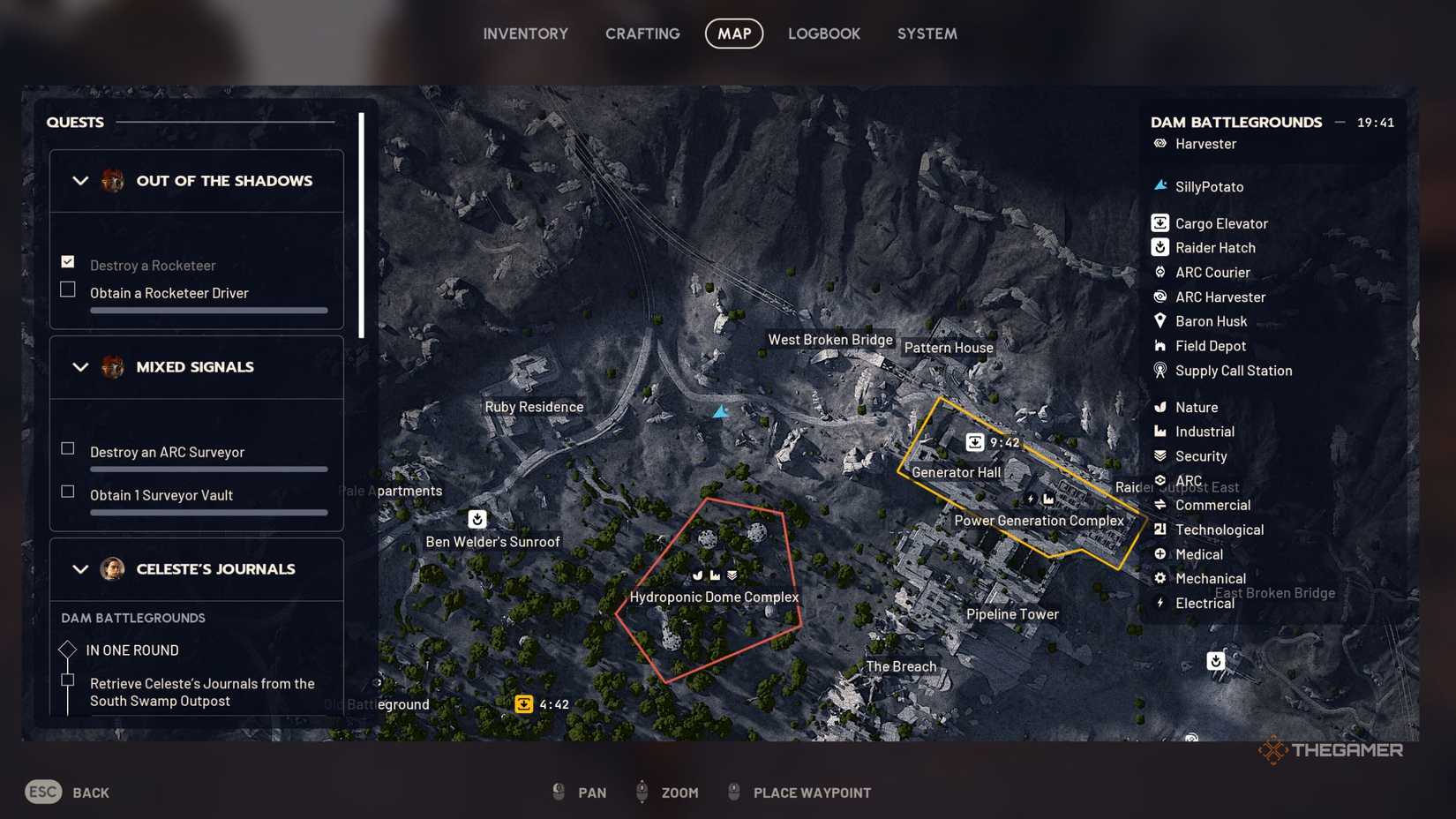Viewport: 1456px width, 819px height.
Task: Switch to the Inventory tab
Action: point(525,34)
